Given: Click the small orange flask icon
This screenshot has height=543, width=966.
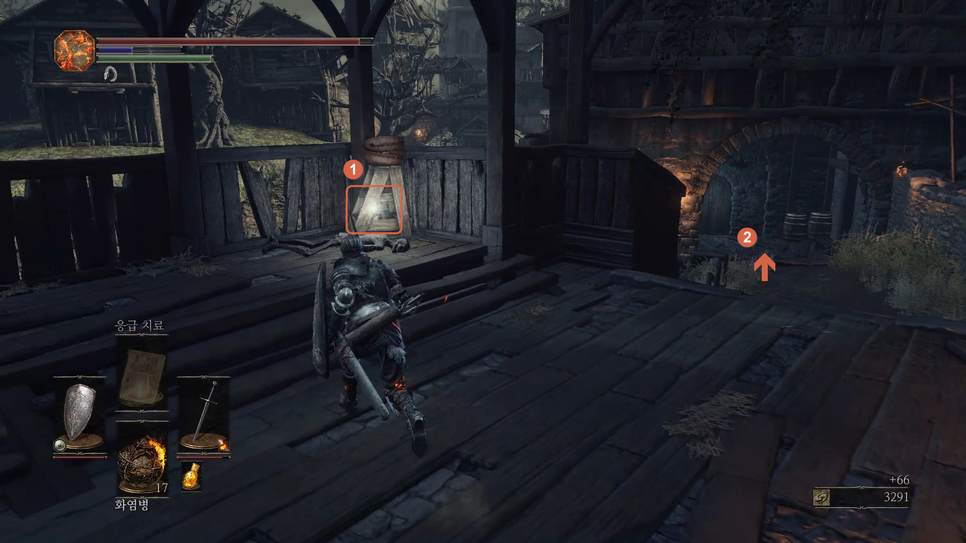Looking at the screenshot, I should click(x=191, y=476).
